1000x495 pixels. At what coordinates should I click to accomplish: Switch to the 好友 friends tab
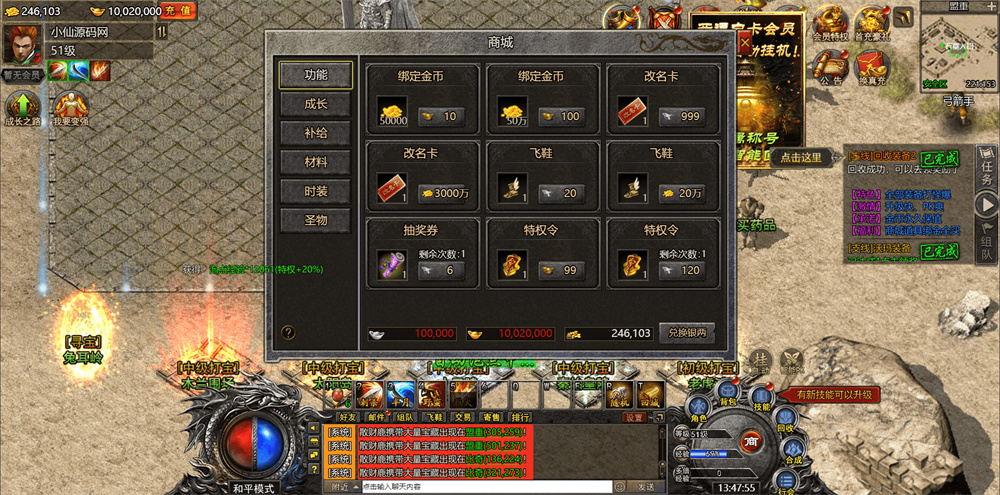tap(347, 417)
